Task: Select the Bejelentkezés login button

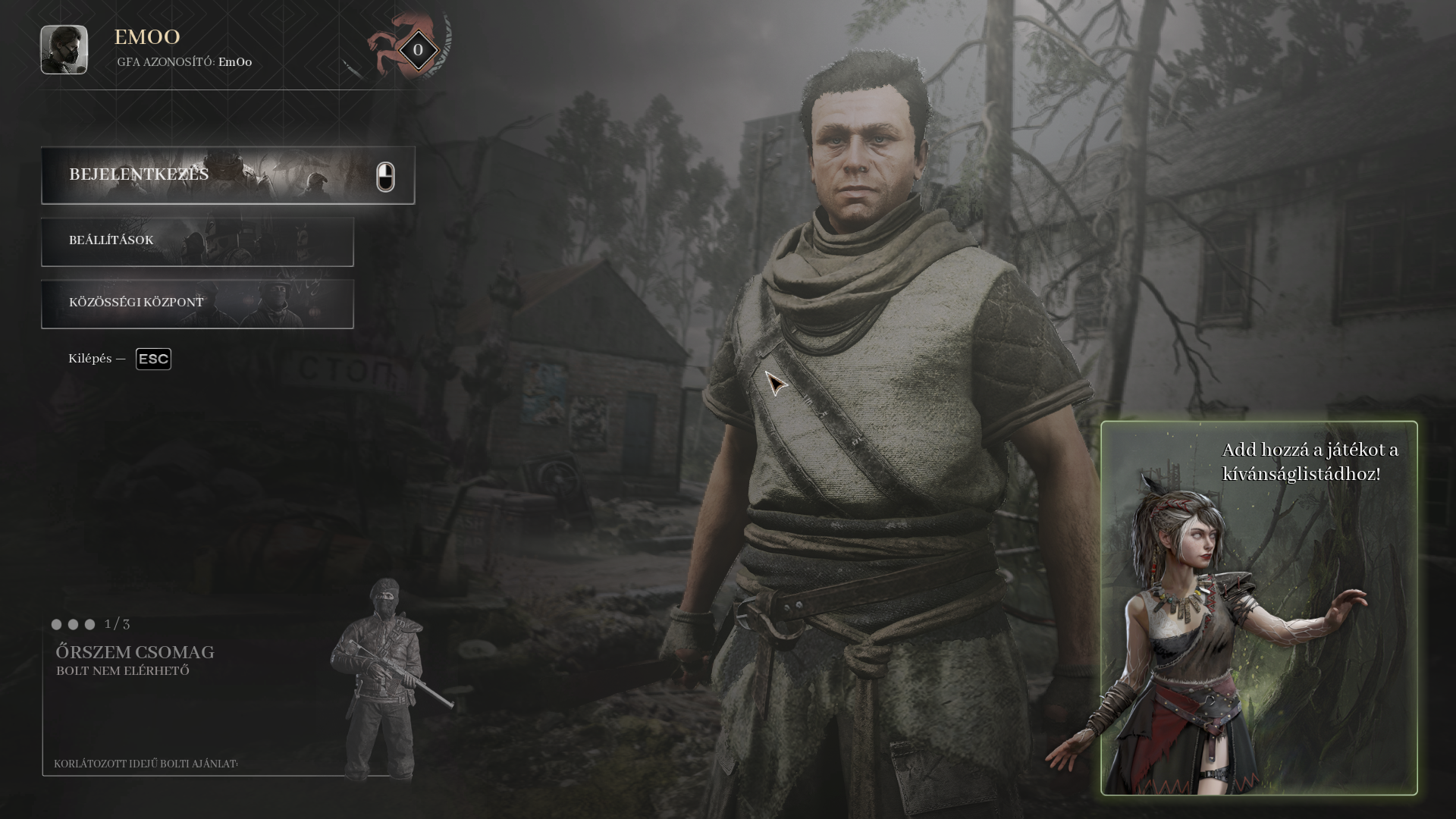Action: click(x=227, y=175)
